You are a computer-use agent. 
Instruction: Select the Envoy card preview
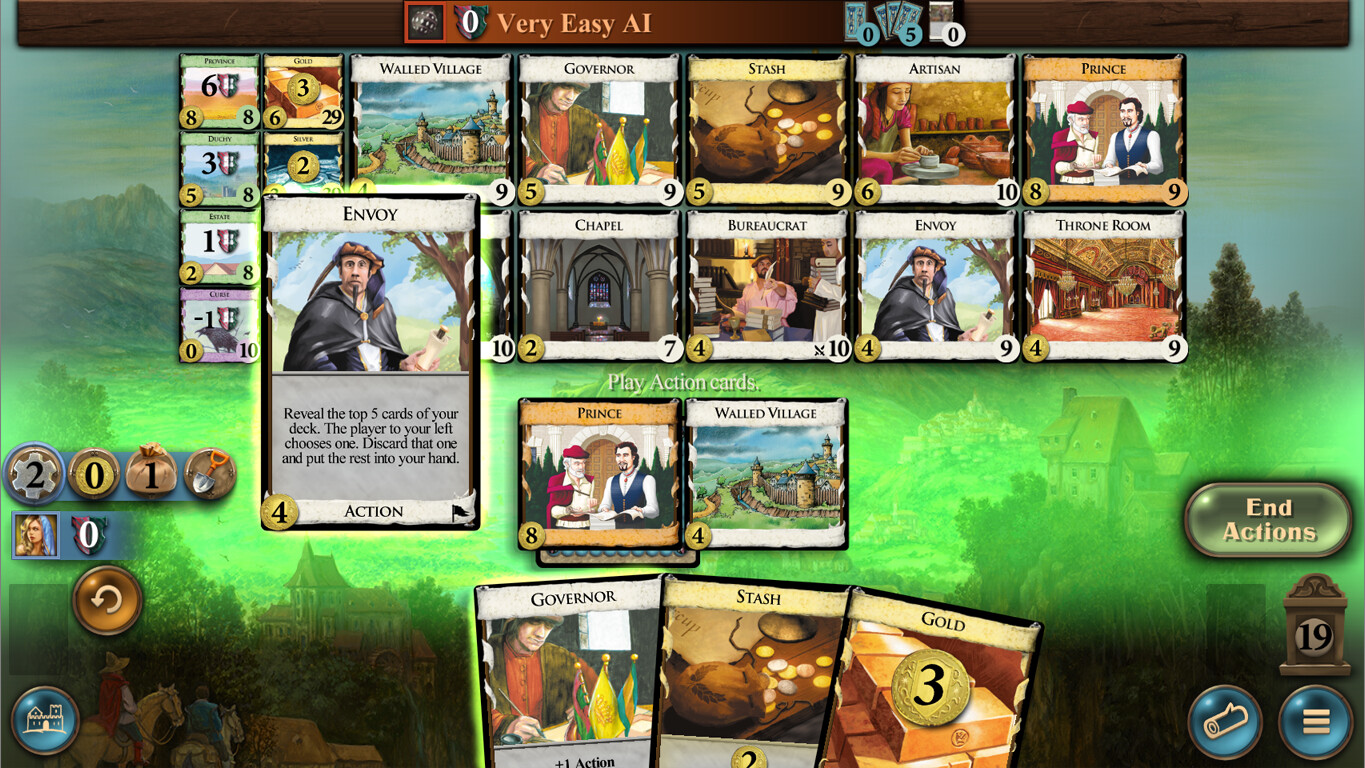370,360
